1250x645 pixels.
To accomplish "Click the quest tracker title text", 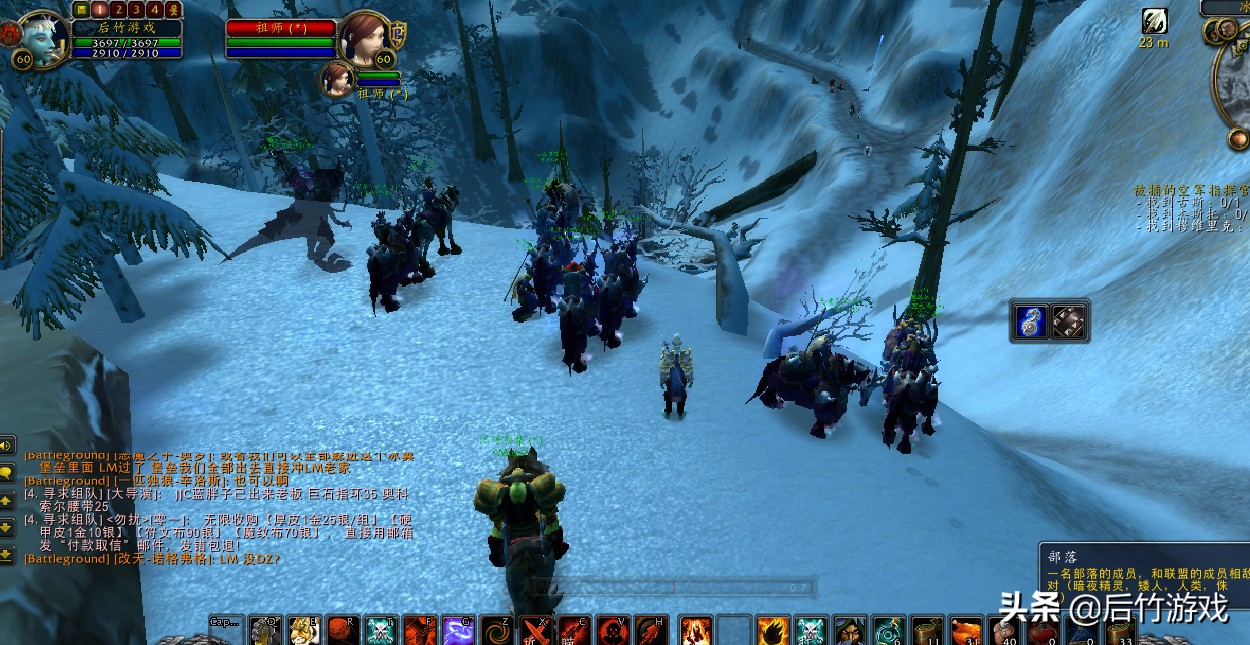I will pos(1190,189).
